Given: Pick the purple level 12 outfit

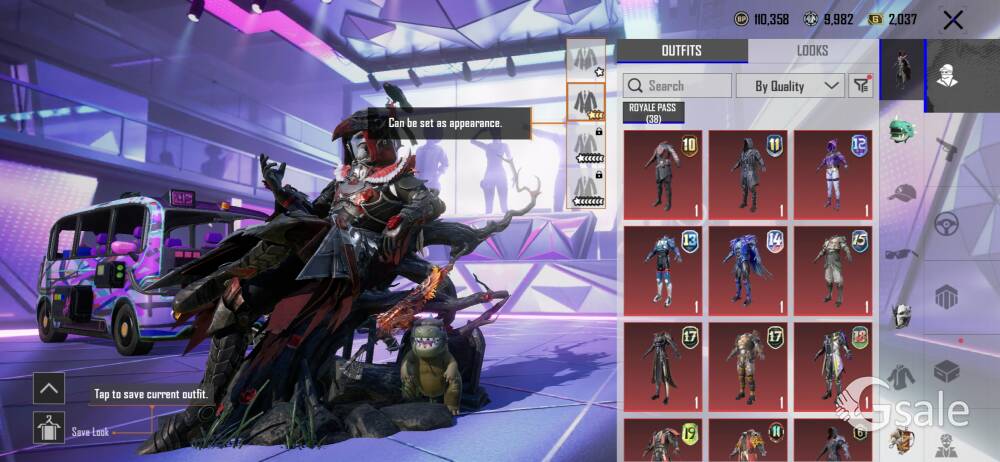Looking at the screenshot, I should [833, 175].
